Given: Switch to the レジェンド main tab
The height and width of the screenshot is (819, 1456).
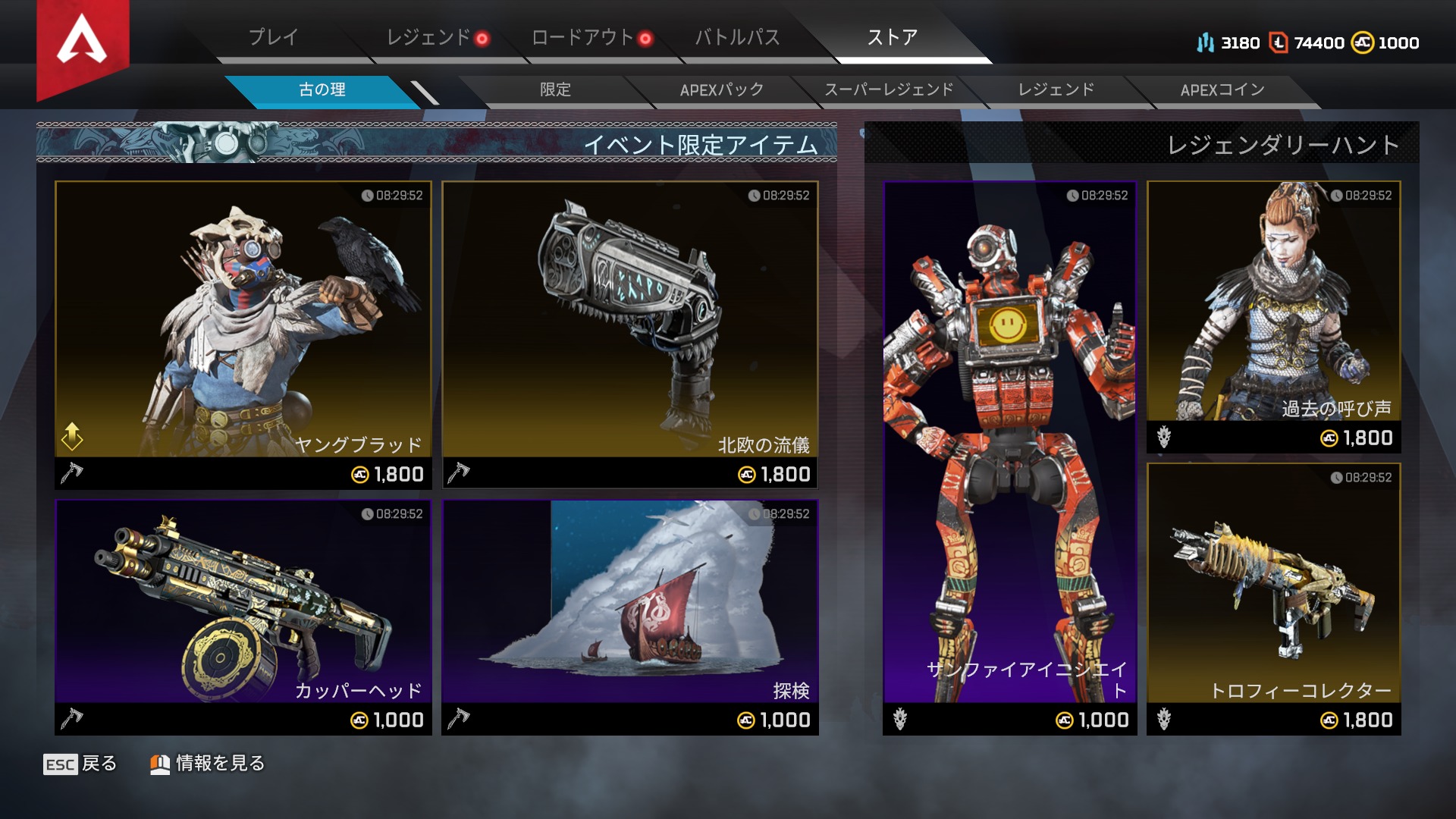Looking at the screenshot, I should [429, 37].
